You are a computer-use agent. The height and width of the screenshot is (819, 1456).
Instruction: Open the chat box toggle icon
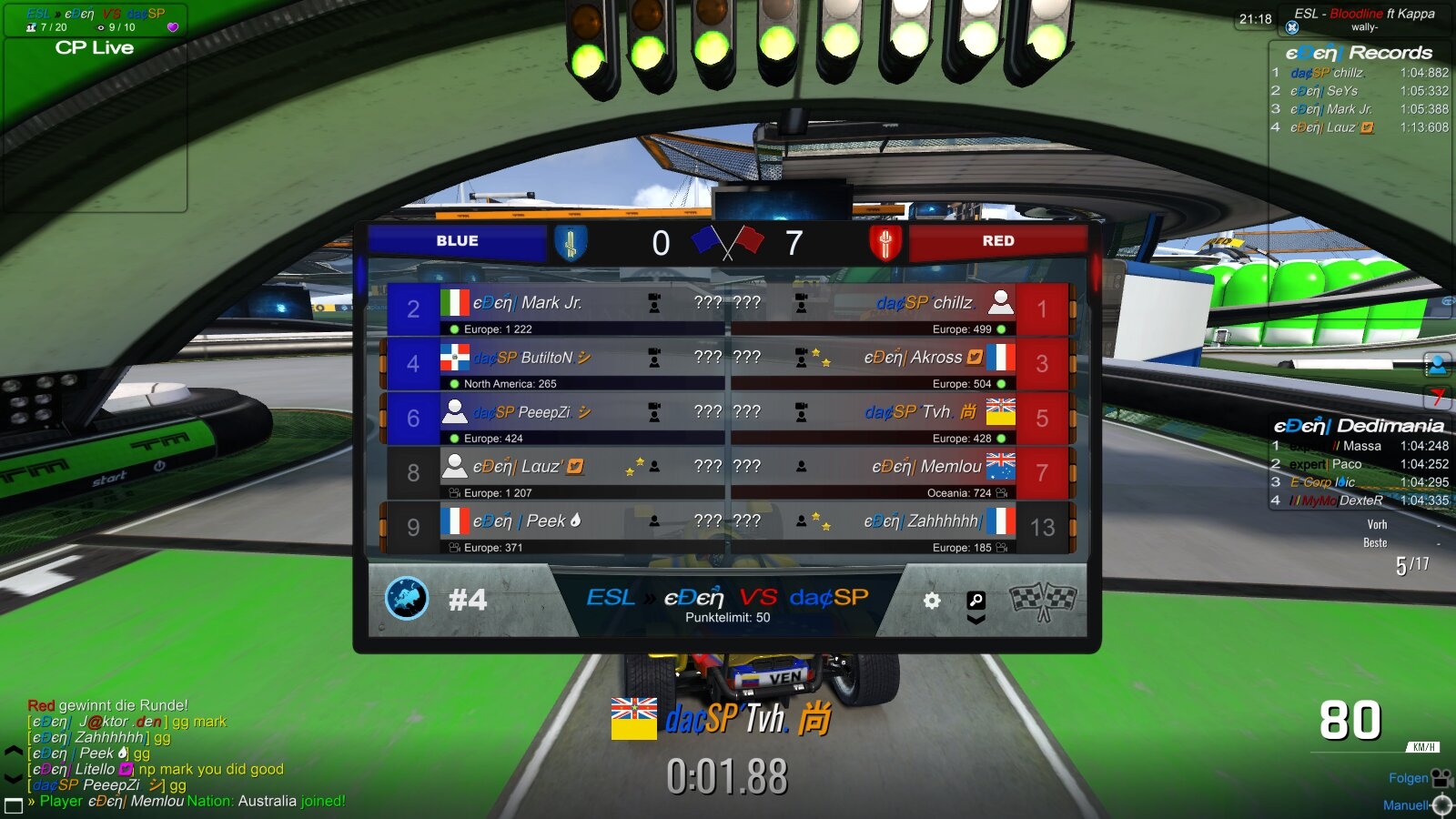(x=14, y=805)
